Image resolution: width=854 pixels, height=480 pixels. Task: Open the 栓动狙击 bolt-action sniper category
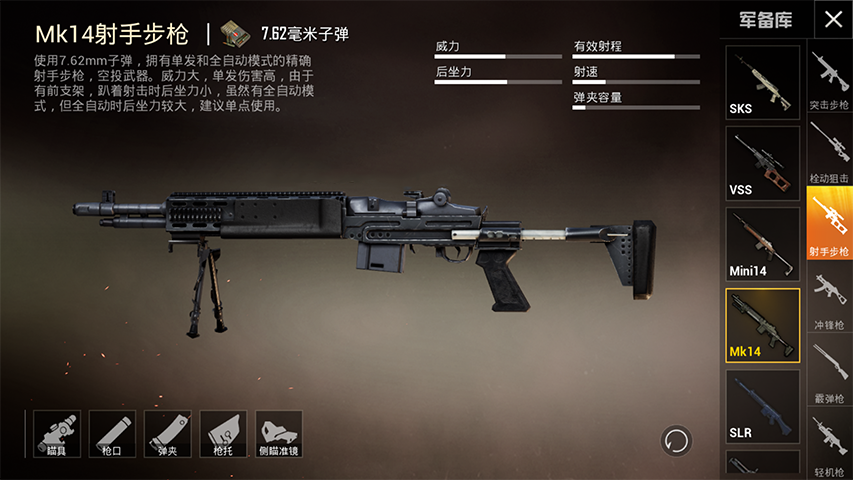828,154
